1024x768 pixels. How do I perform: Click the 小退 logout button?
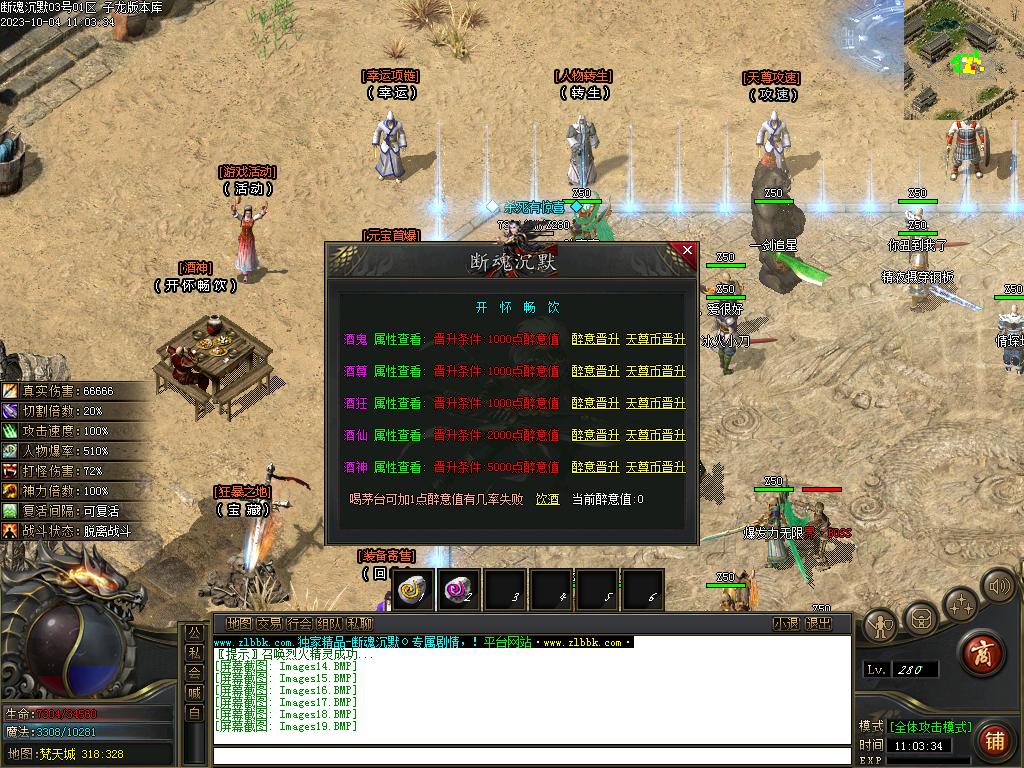click(786, 623)
